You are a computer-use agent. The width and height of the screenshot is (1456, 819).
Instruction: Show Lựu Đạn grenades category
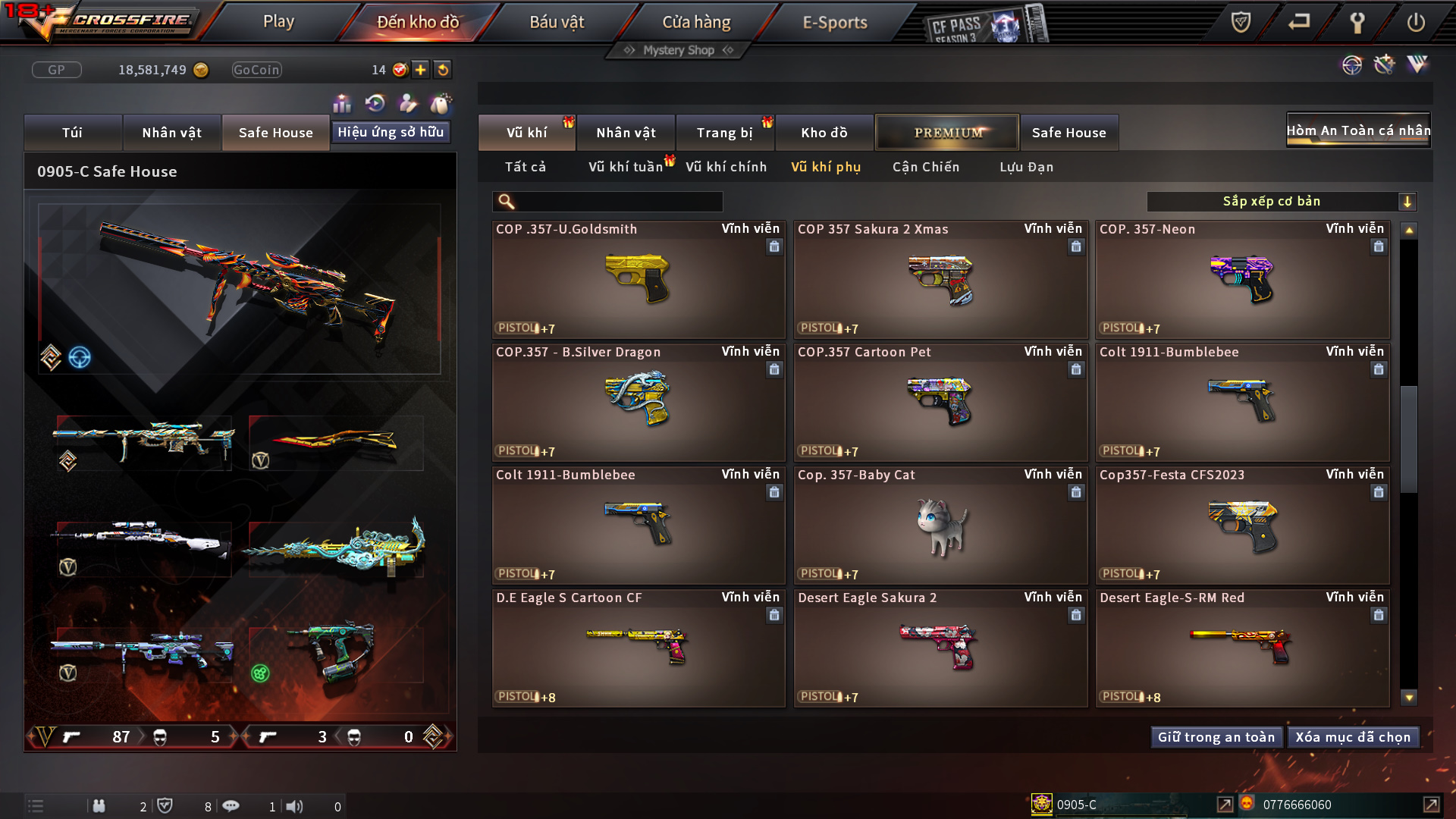click(x=1026, y=167)
